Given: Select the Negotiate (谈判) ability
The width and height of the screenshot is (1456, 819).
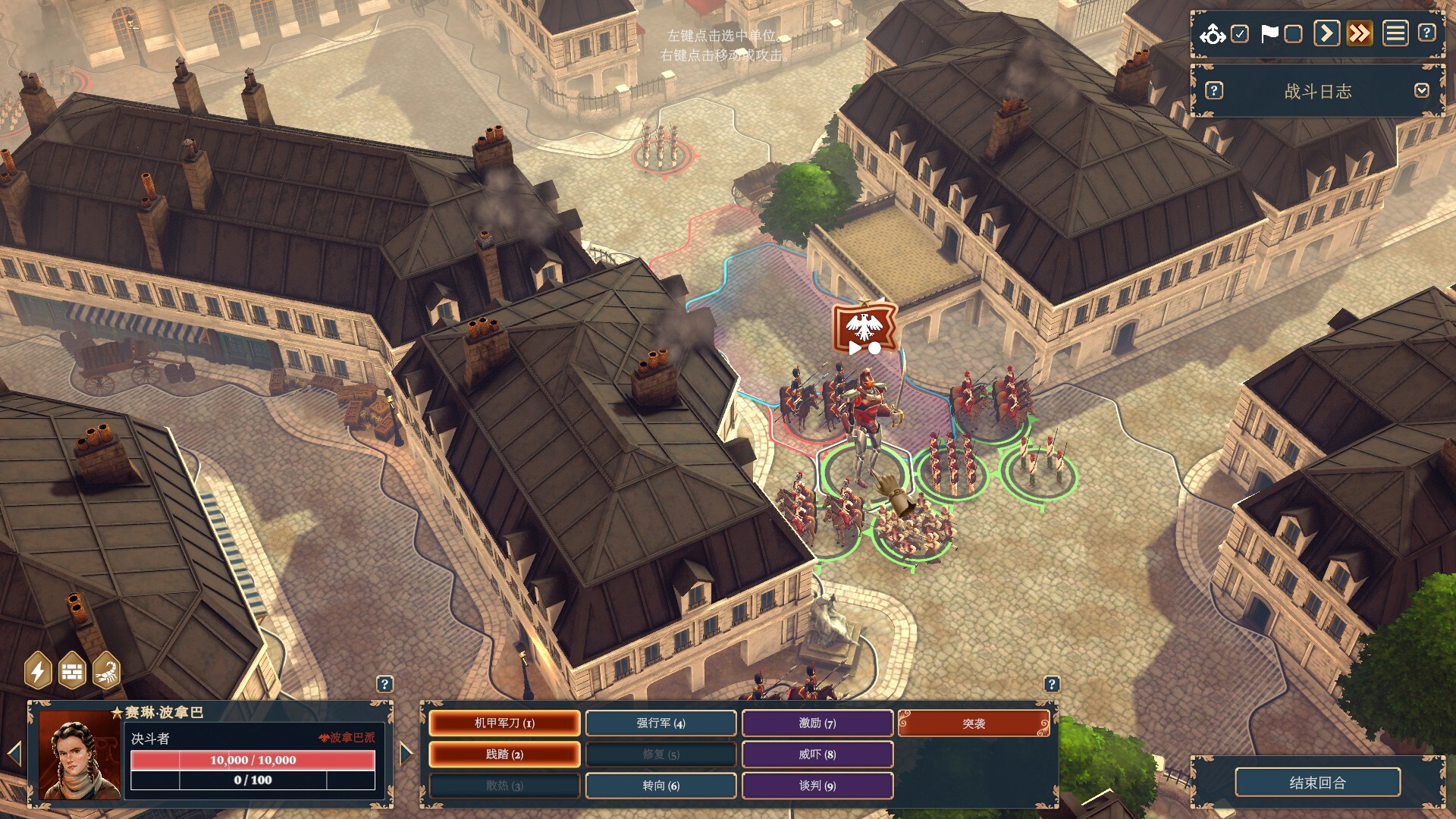Looking at the screenshot, I should pyautogui.click(x=817, y=786).
